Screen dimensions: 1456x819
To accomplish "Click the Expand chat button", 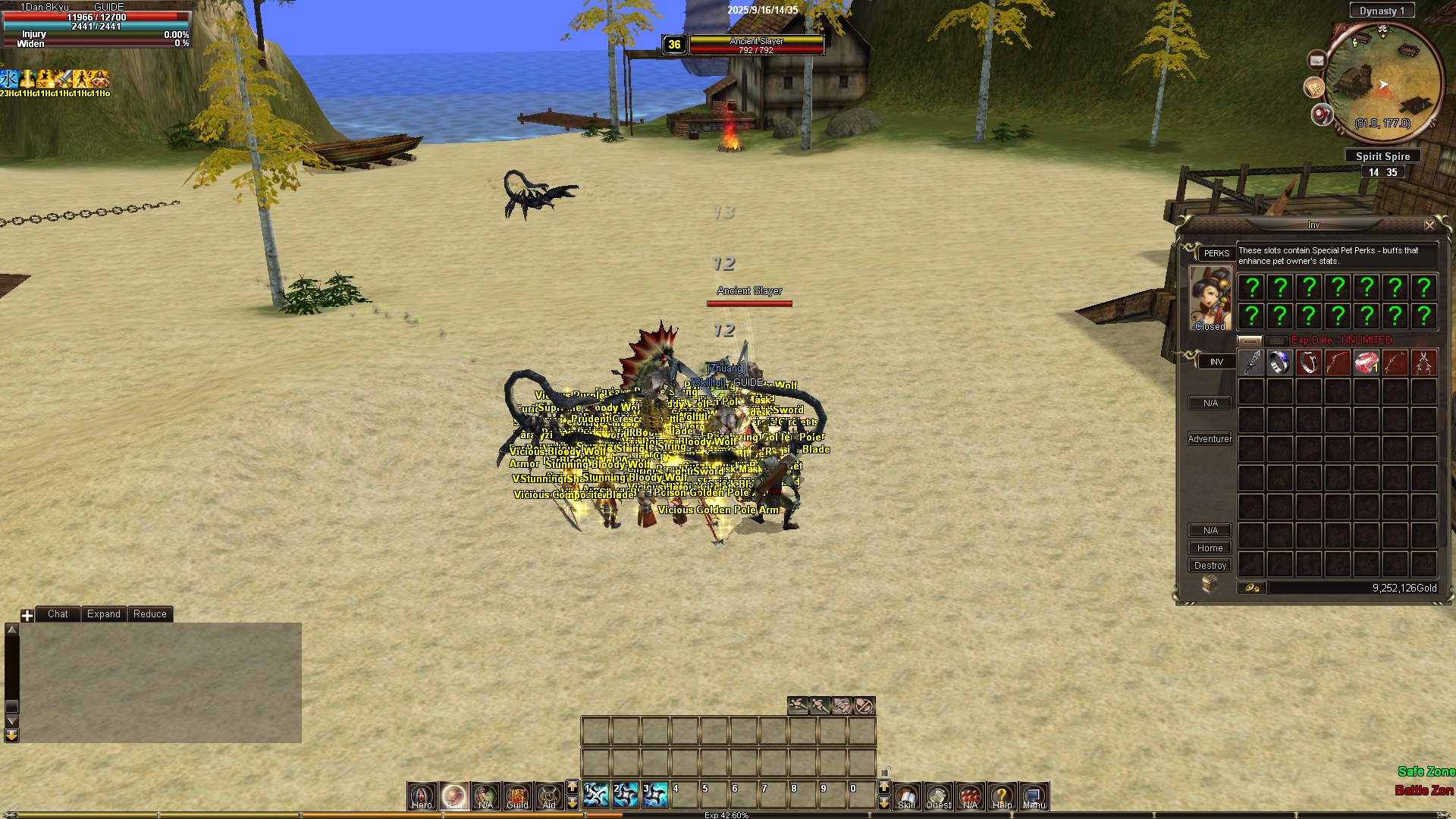I will [x=103, y=614].
